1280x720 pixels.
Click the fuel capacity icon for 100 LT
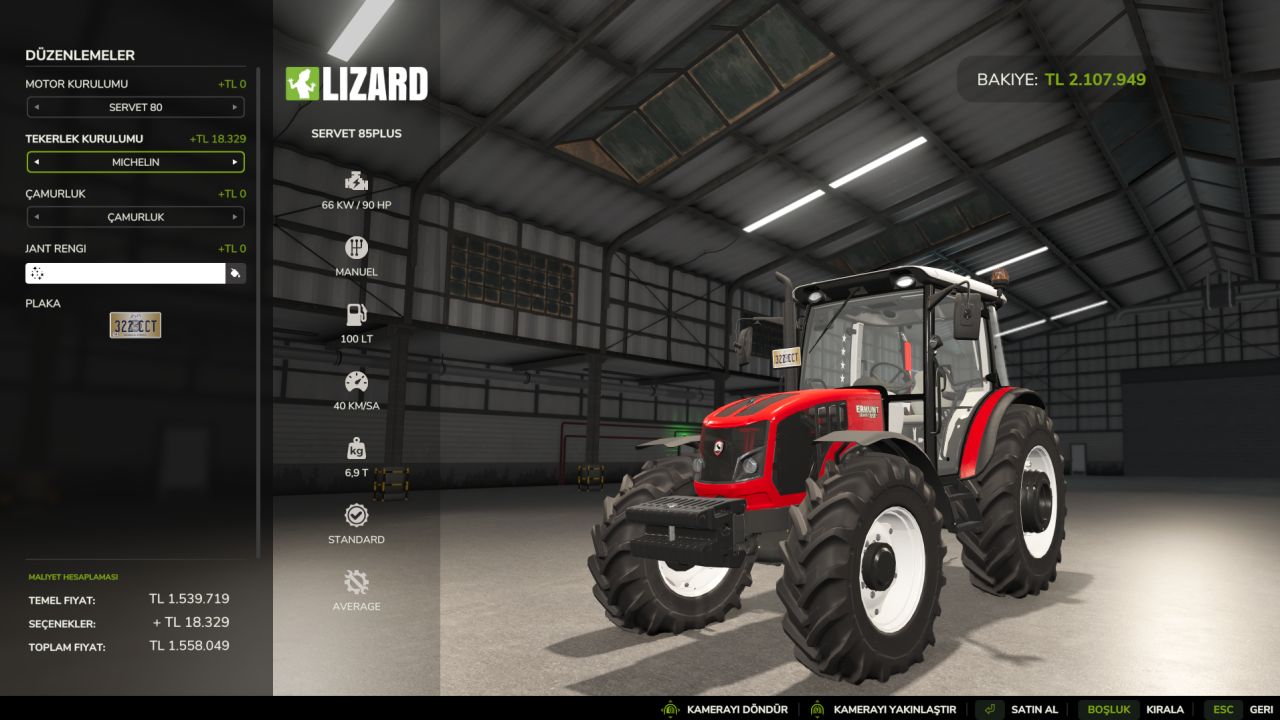click(355, 312)
